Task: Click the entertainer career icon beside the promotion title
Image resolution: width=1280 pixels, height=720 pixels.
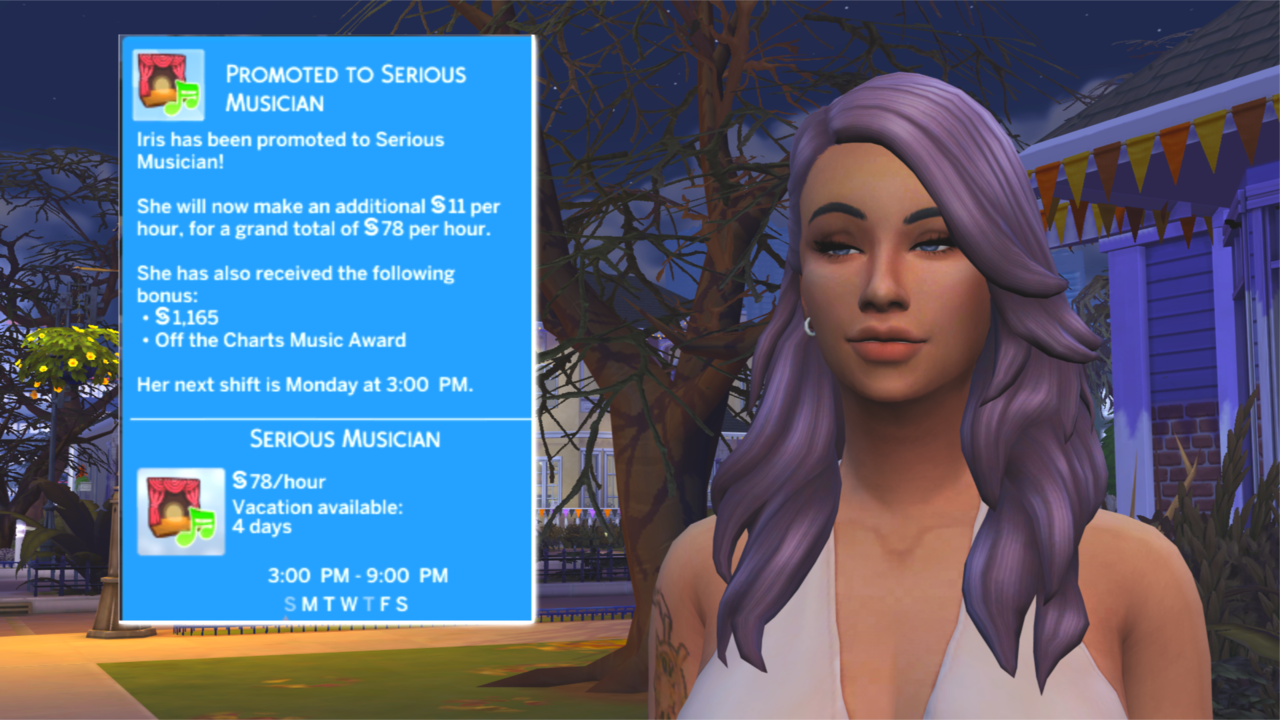Action: point(168,85)
